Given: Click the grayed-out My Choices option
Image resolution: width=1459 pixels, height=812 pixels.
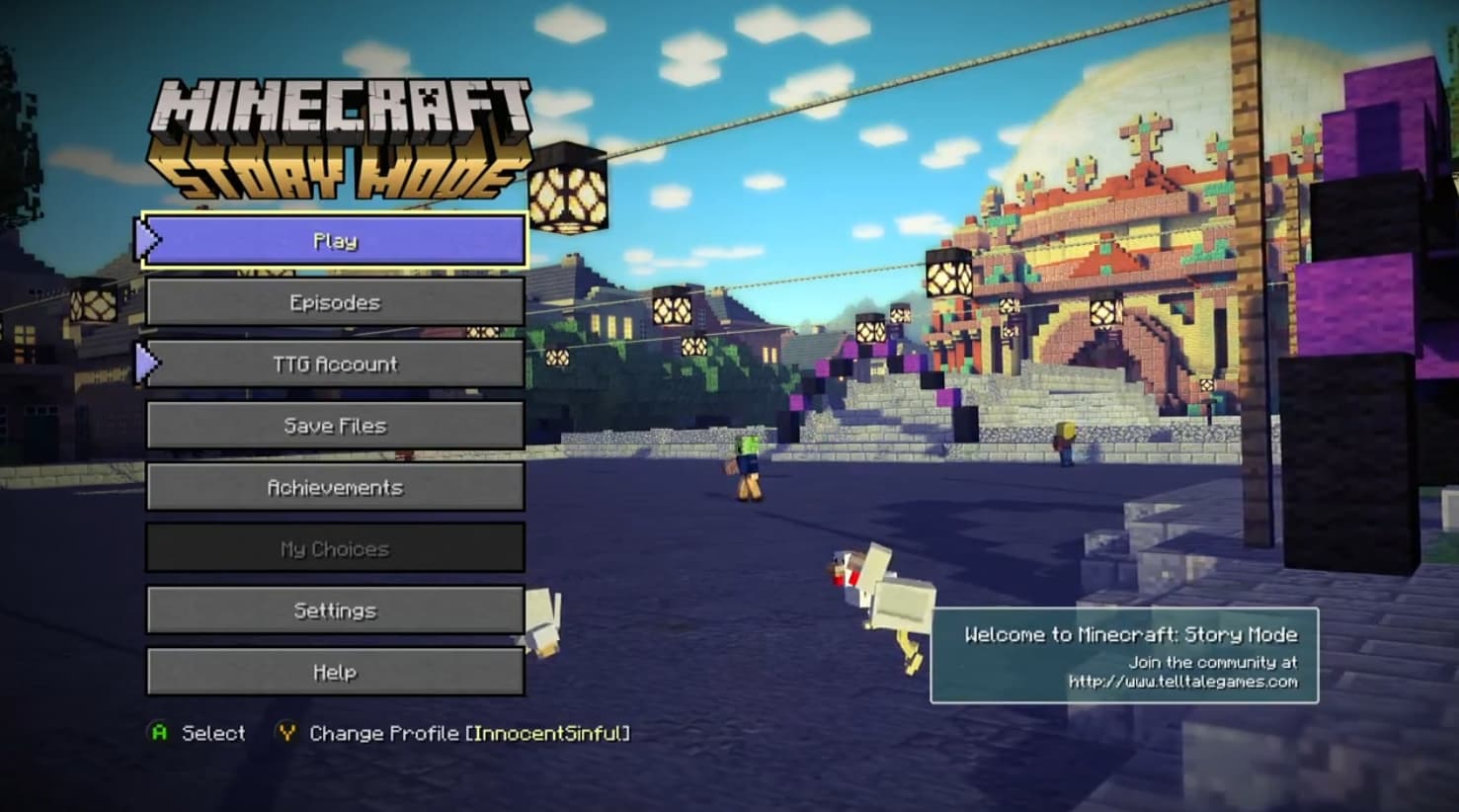Looking at the screenshot, I should pyautogui.click(x=335, y=548).
